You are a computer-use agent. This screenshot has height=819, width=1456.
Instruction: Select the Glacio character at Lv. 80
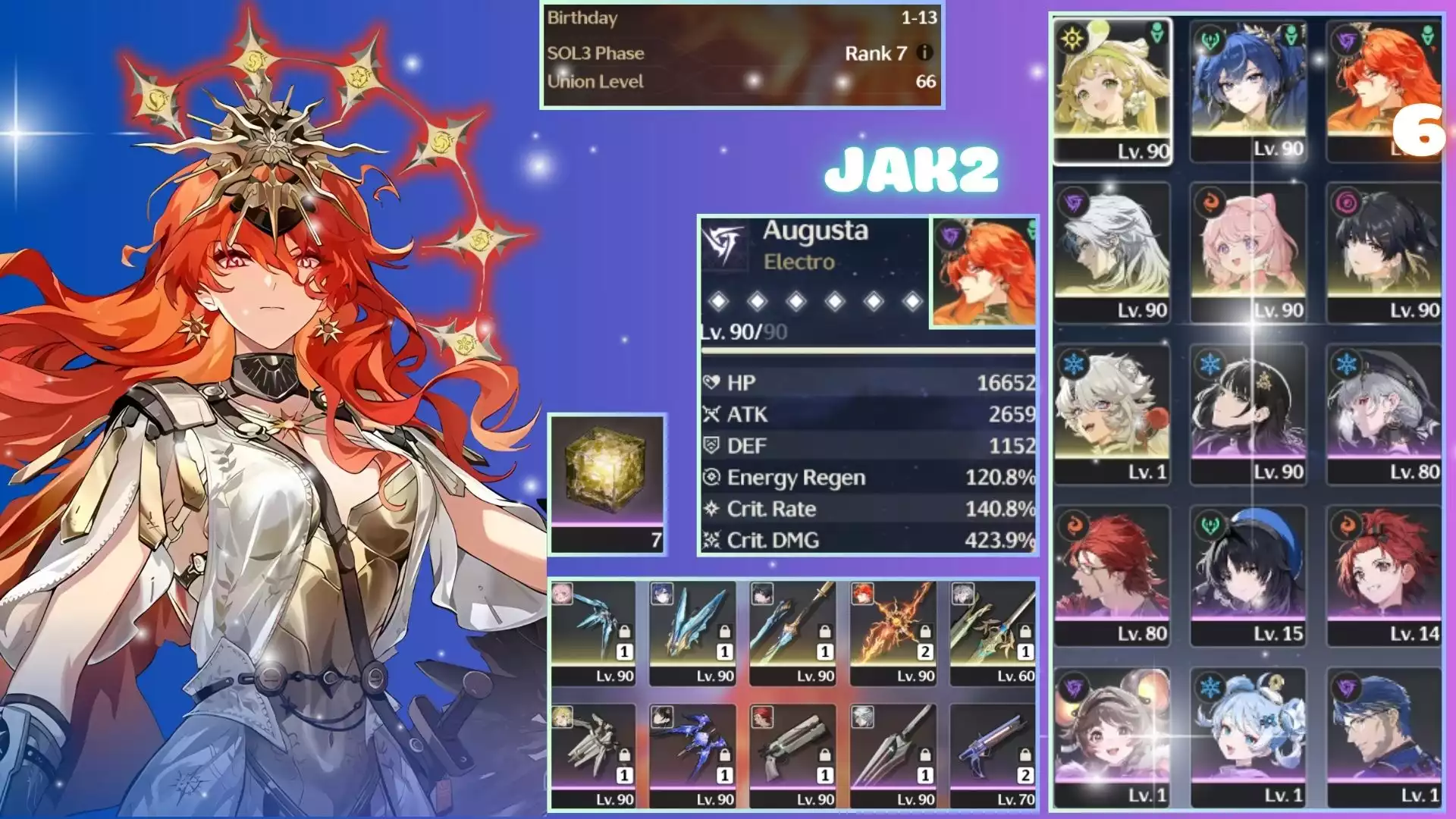click(x=1384, y=413)
